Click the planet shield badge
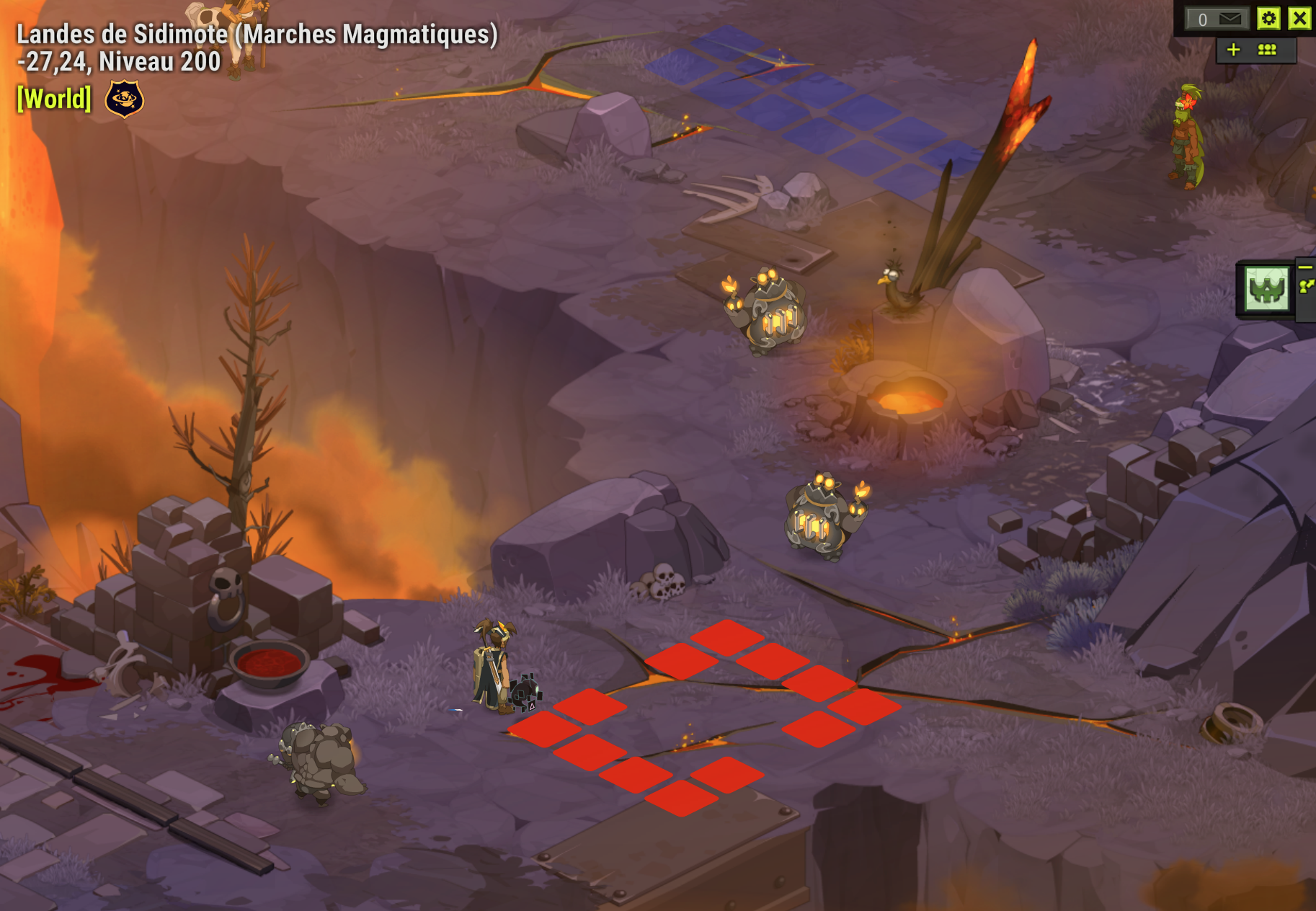1316x911 pixels. [124, 99]
